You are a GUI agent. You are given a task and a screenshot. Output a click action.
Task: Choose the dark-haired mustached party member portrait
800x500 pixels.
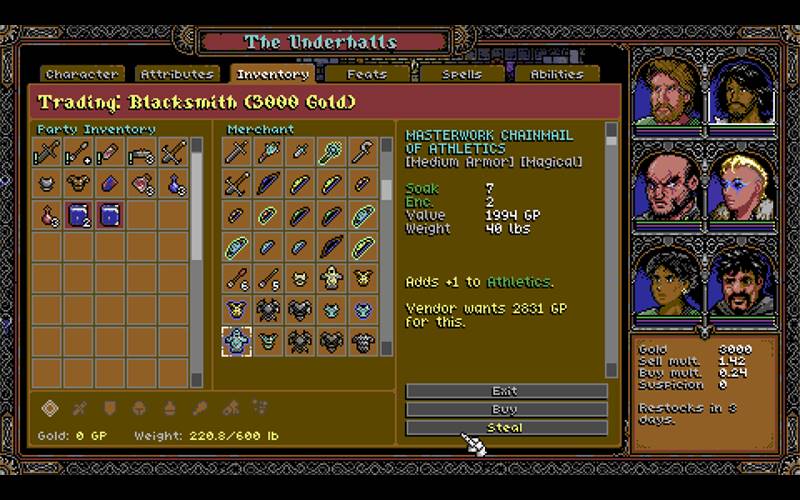[x=741, y=282]
